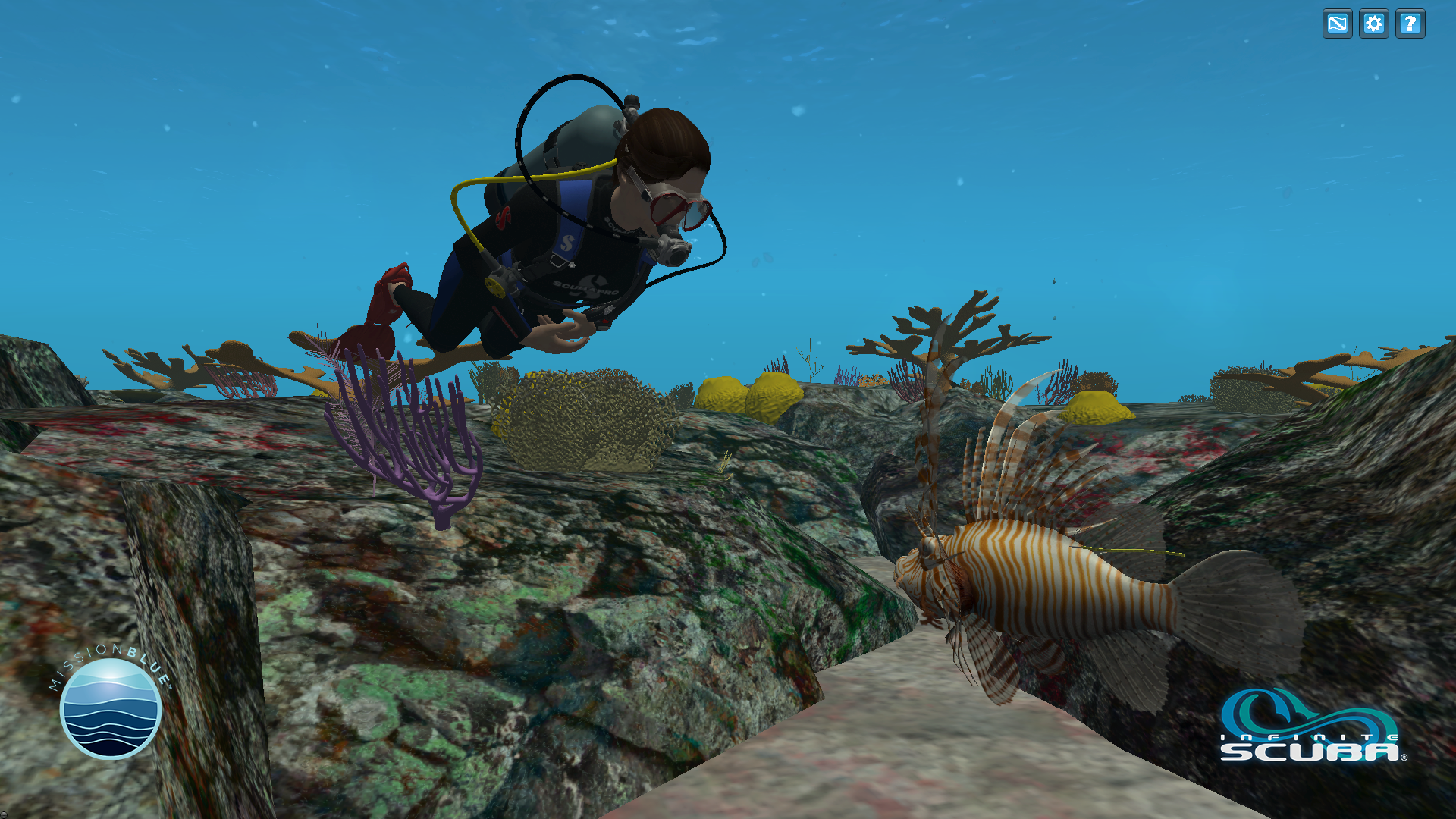This screenshot has height=819, width=1456.
Task: Select the gear icon between flag and help
Action: point(1374,24)
